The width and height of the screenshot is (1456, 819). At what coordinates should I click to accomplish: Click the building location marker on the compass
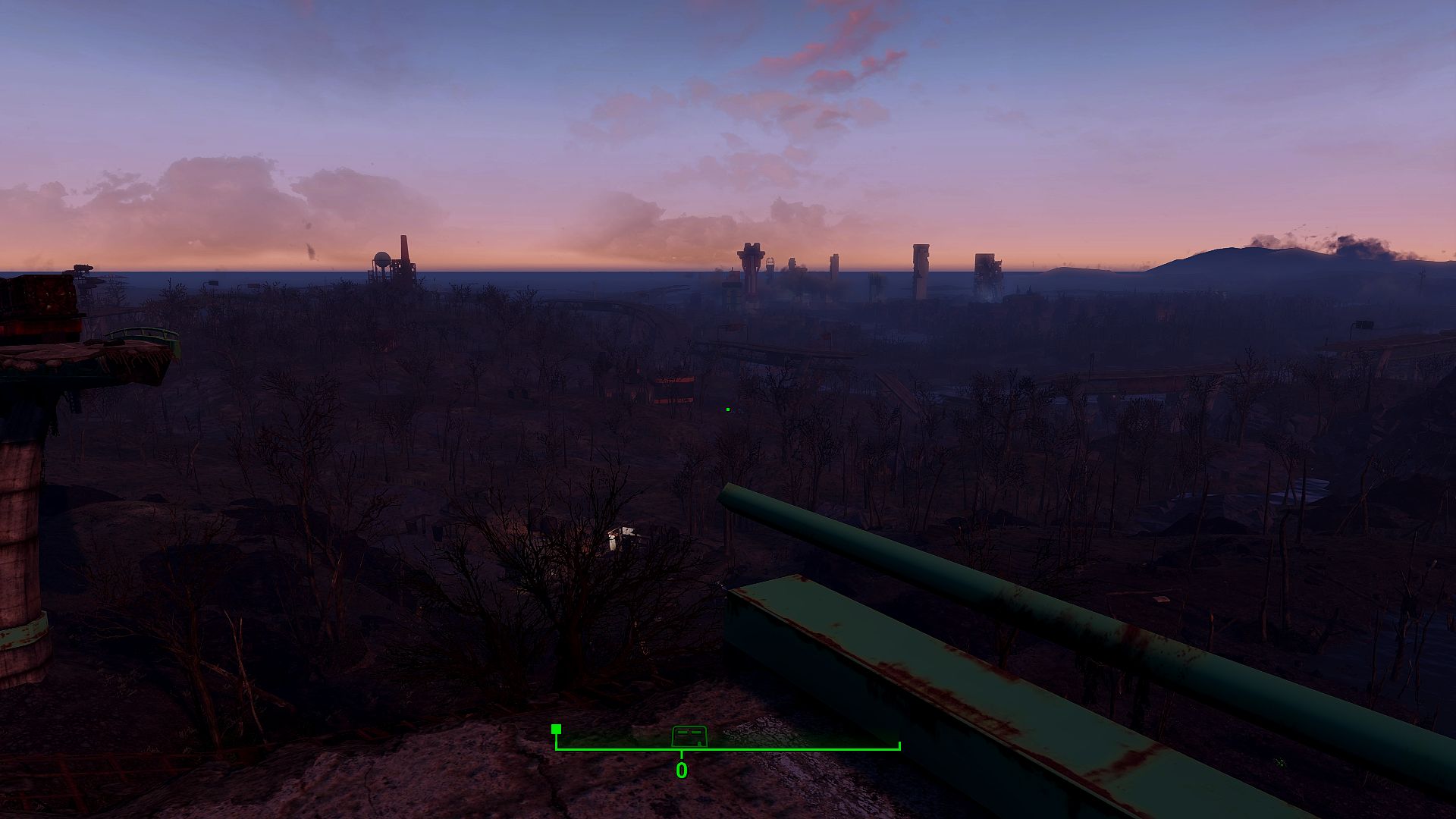(689, 734)
